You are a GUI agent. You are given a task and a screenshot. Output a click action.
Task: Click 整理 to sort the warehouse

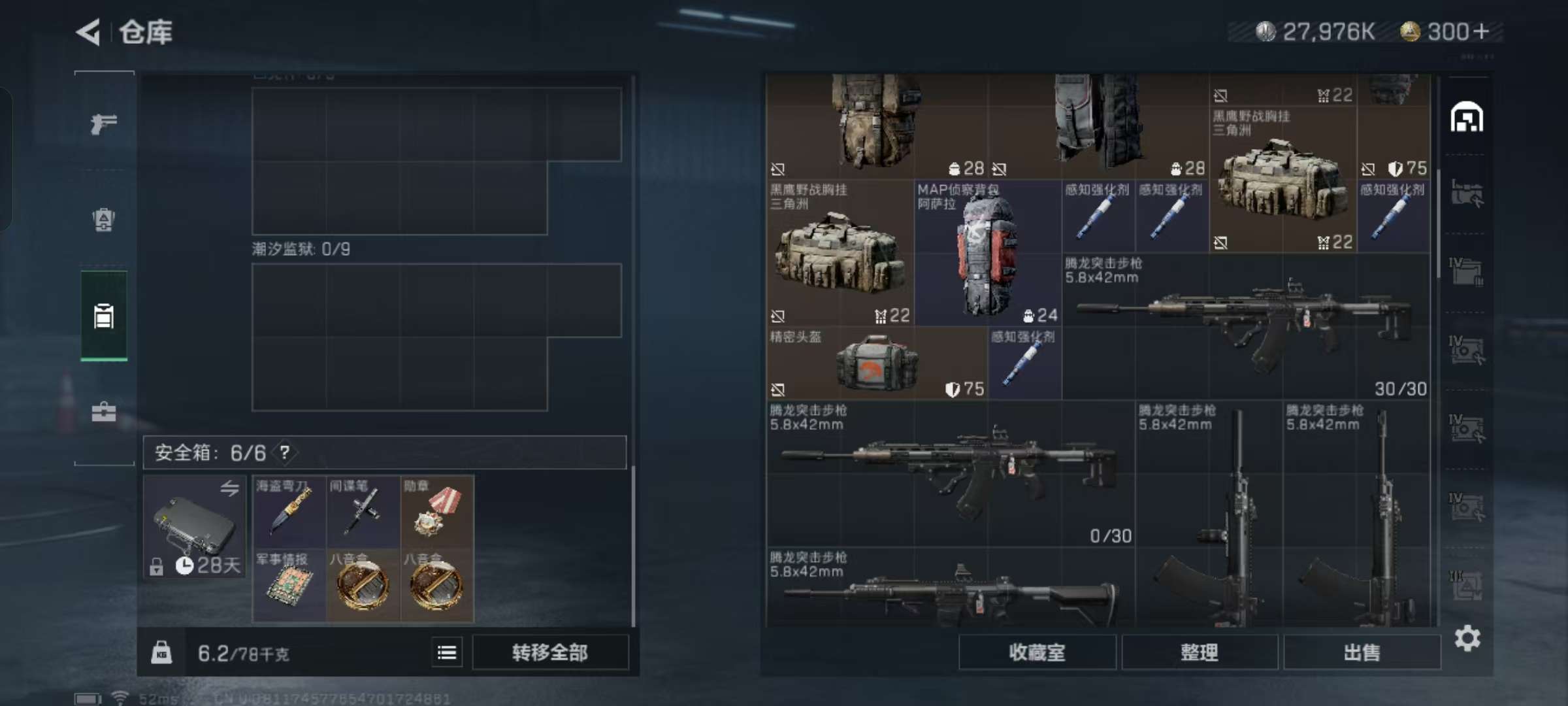pos(1201,652)
